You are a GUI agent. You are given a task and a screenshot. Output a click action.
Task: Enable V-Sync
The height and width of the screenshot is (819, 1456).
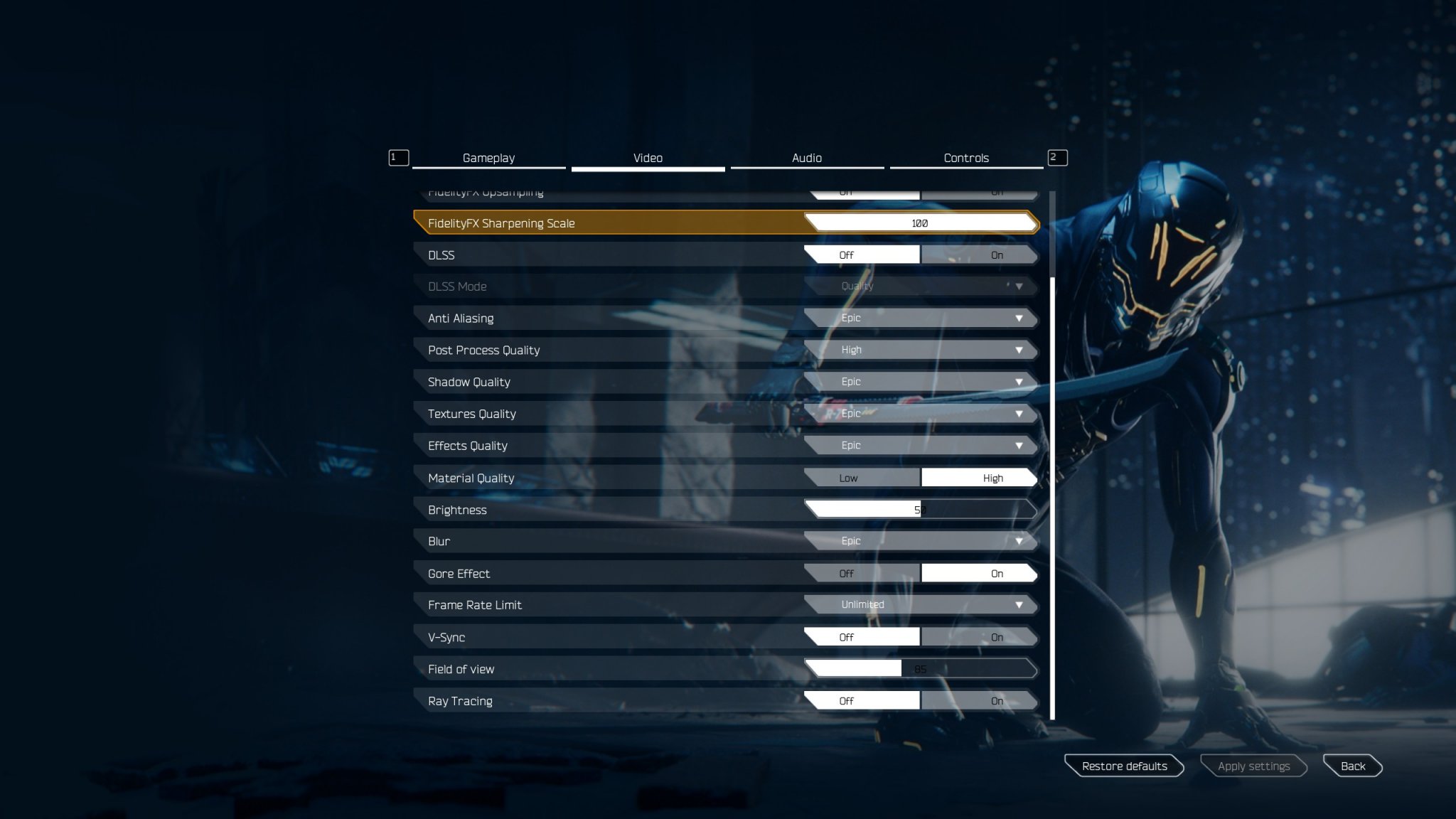(980, 636)
